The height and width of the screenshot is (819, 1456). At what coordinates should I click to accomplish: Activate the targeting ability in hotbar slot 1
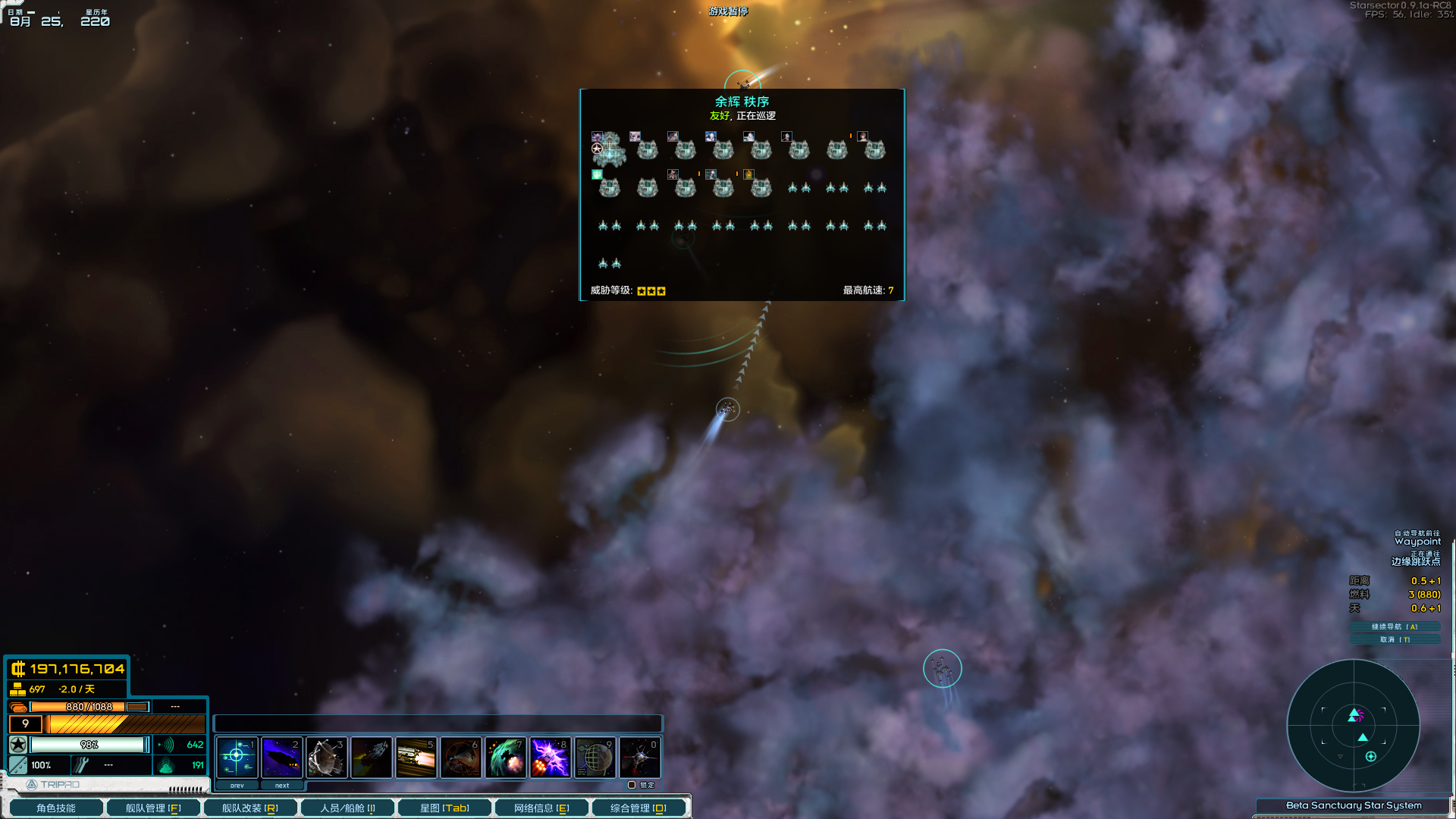[x=237, y=756]
